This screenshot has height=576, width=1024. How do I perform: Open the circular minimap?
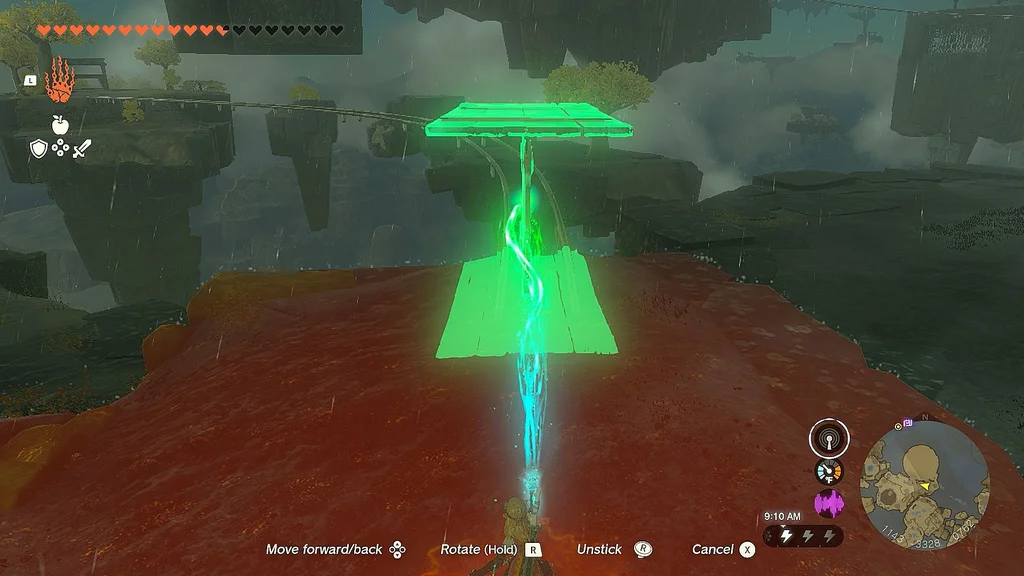pos(925,482)
